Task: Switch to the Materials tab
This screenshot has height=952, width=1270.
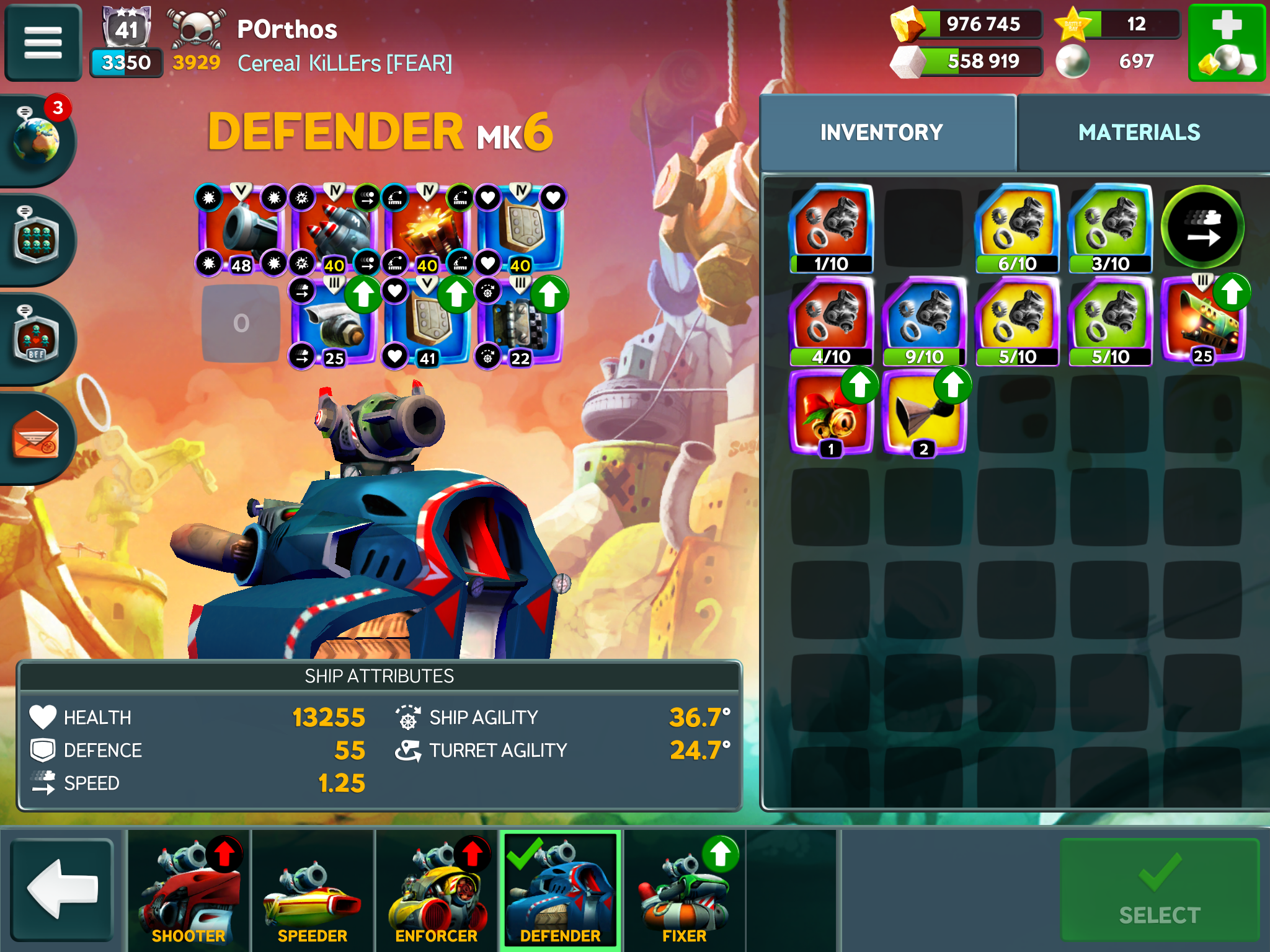Action: coord(1139,133)
